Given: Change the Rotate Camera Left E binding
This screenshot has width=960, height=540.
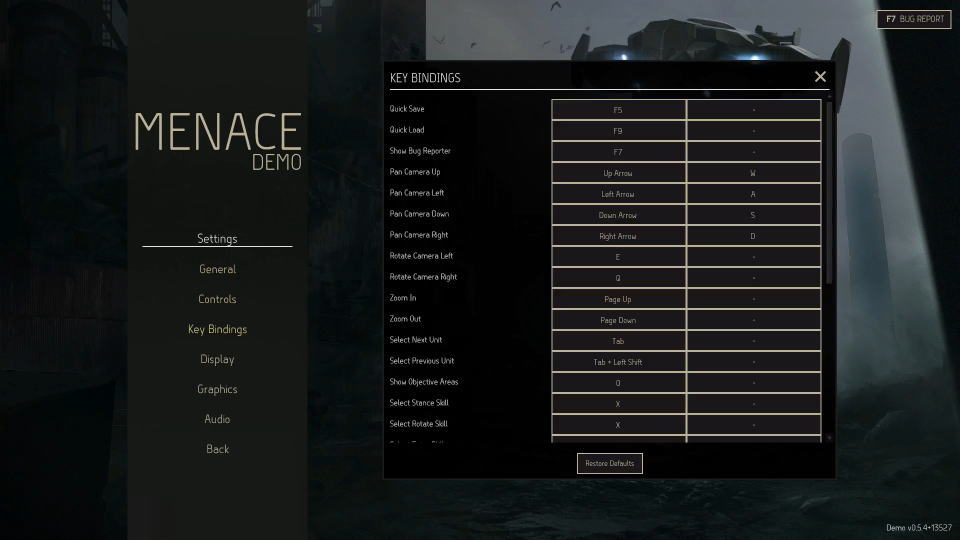Looking at the screenshot, I should 618,257.
